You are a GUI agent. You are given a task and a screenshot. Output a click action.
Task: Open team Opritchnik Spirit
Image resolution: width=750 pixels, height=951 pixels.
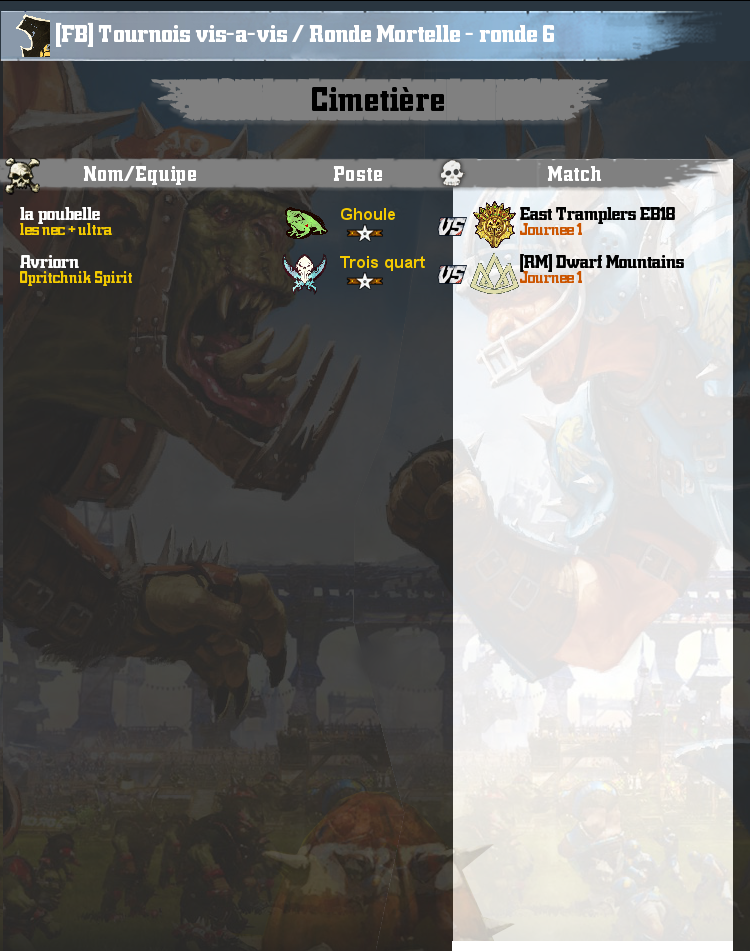[x=76, y=278]
